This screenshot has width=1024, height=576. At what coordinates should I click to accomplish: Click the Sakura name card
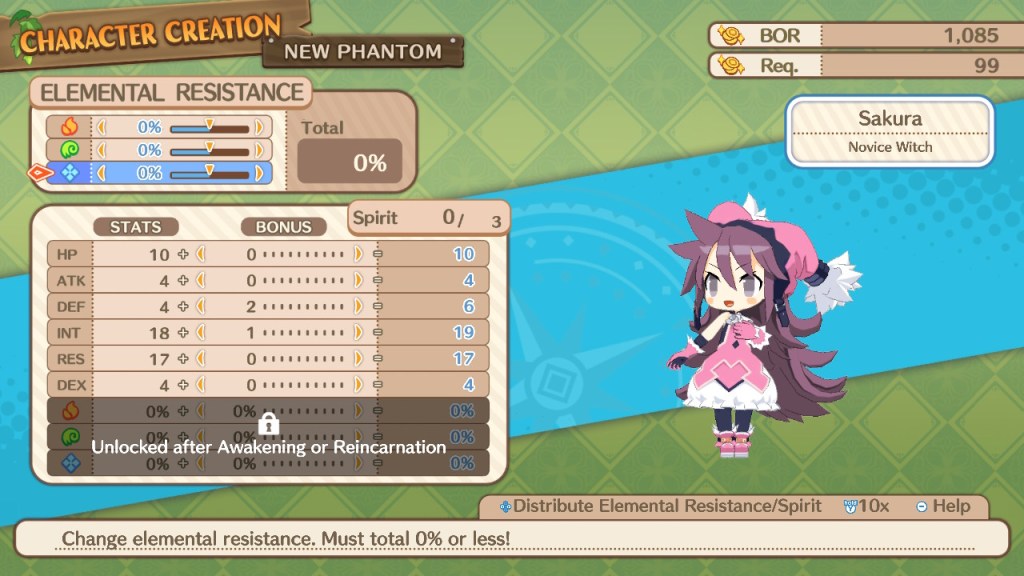click(889, 131)
